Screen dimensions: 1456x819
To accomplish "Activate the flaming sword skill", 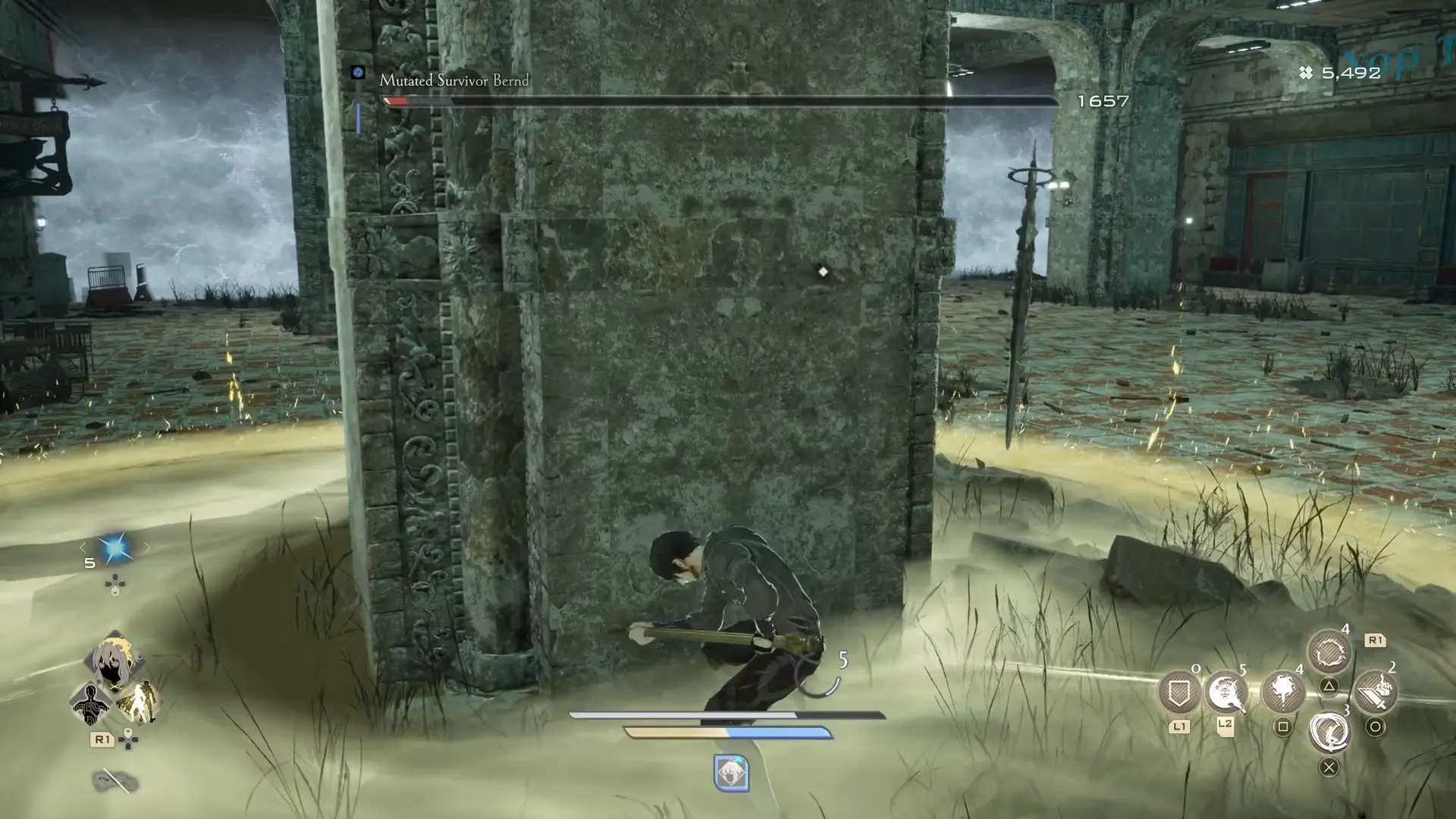I will (x=1375, y=692).
